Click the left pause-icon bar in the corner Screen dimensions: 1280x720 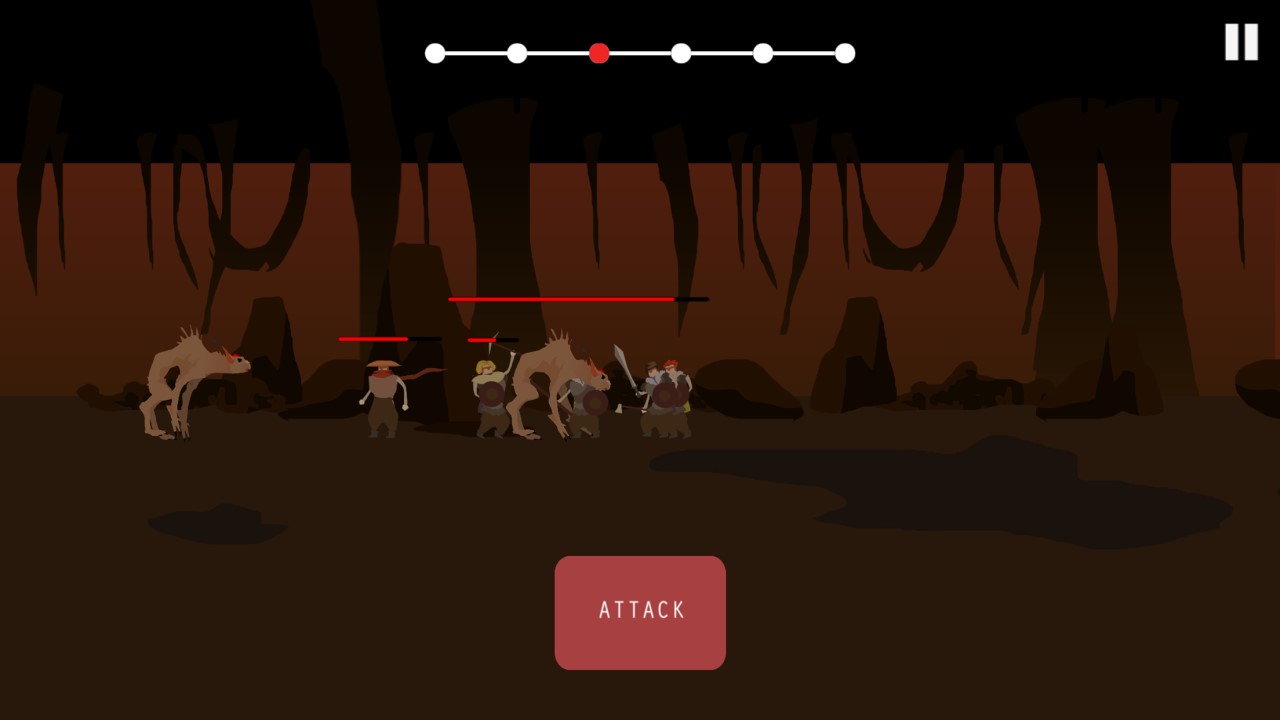[1233, 41]
